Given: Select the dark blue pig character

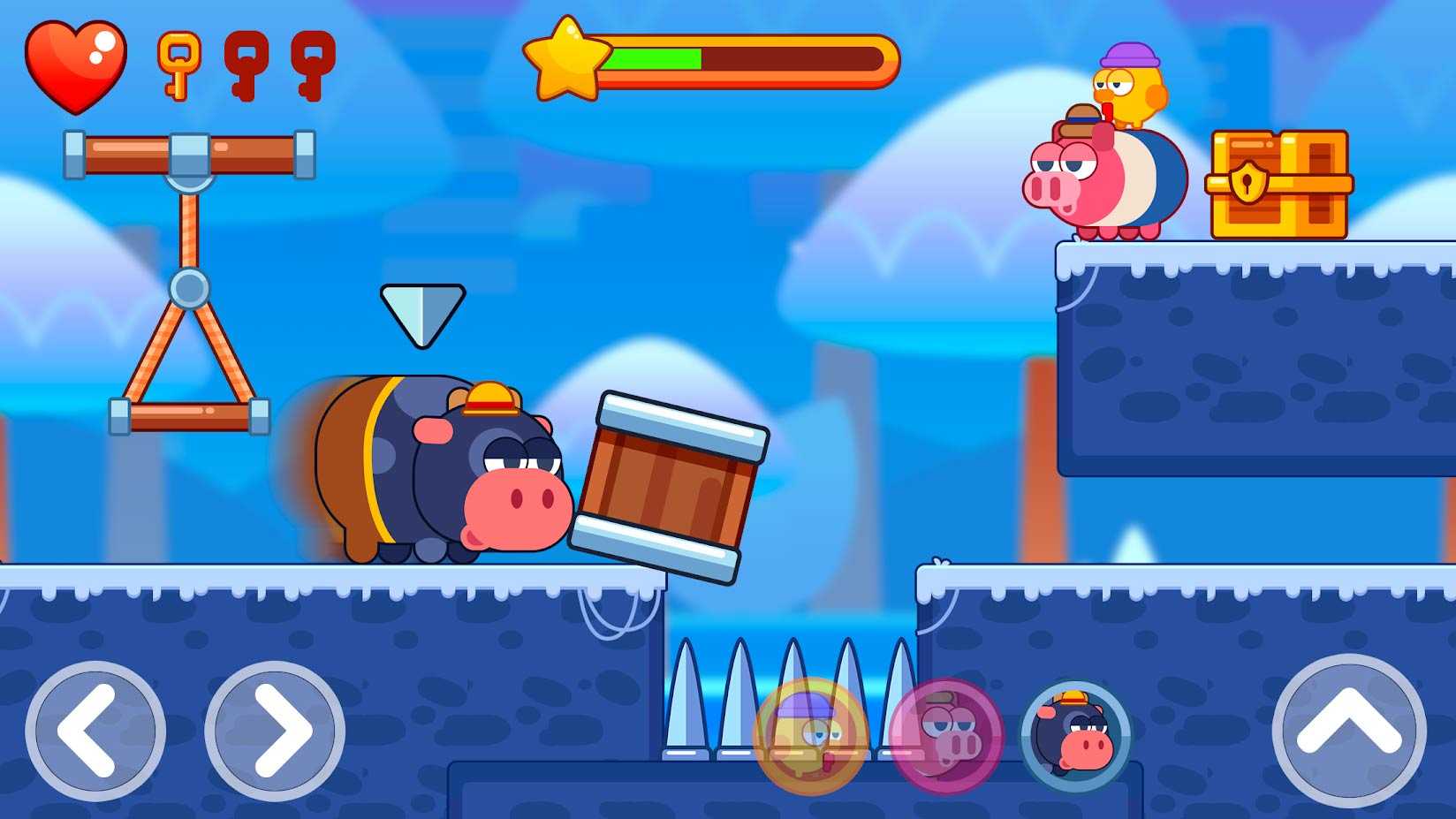Looking at the screenshot, I should [1076, 735].
